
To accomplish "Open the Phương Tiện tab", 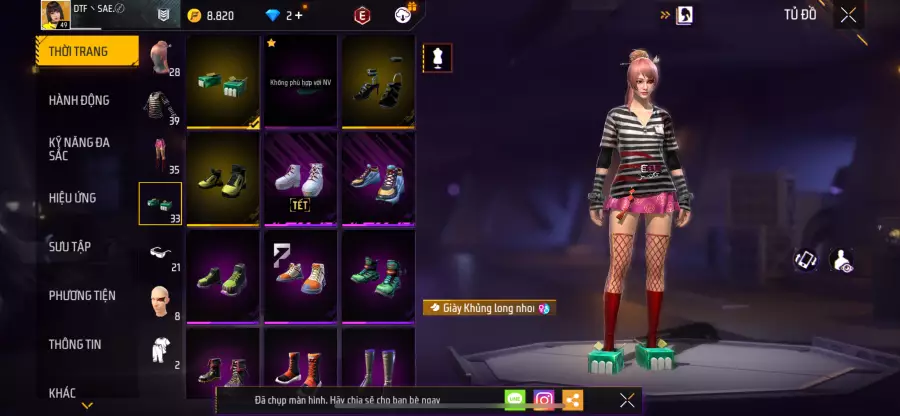I will coord(82,295).
